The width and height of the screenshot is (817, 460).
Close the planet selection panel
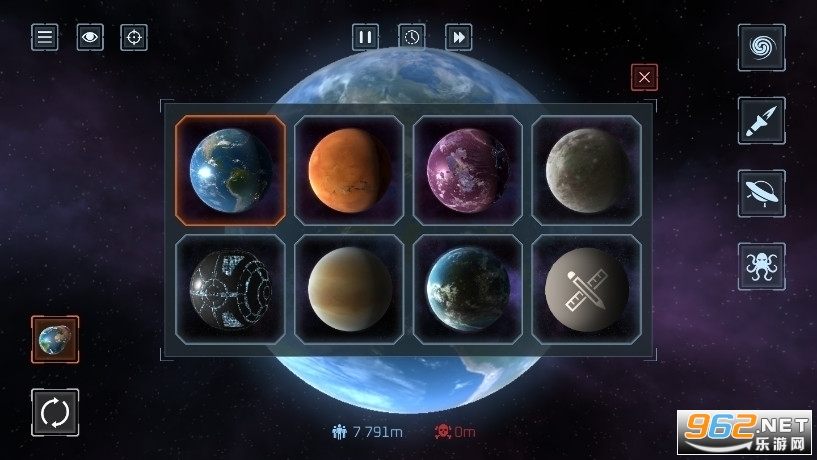click(644, 77)
